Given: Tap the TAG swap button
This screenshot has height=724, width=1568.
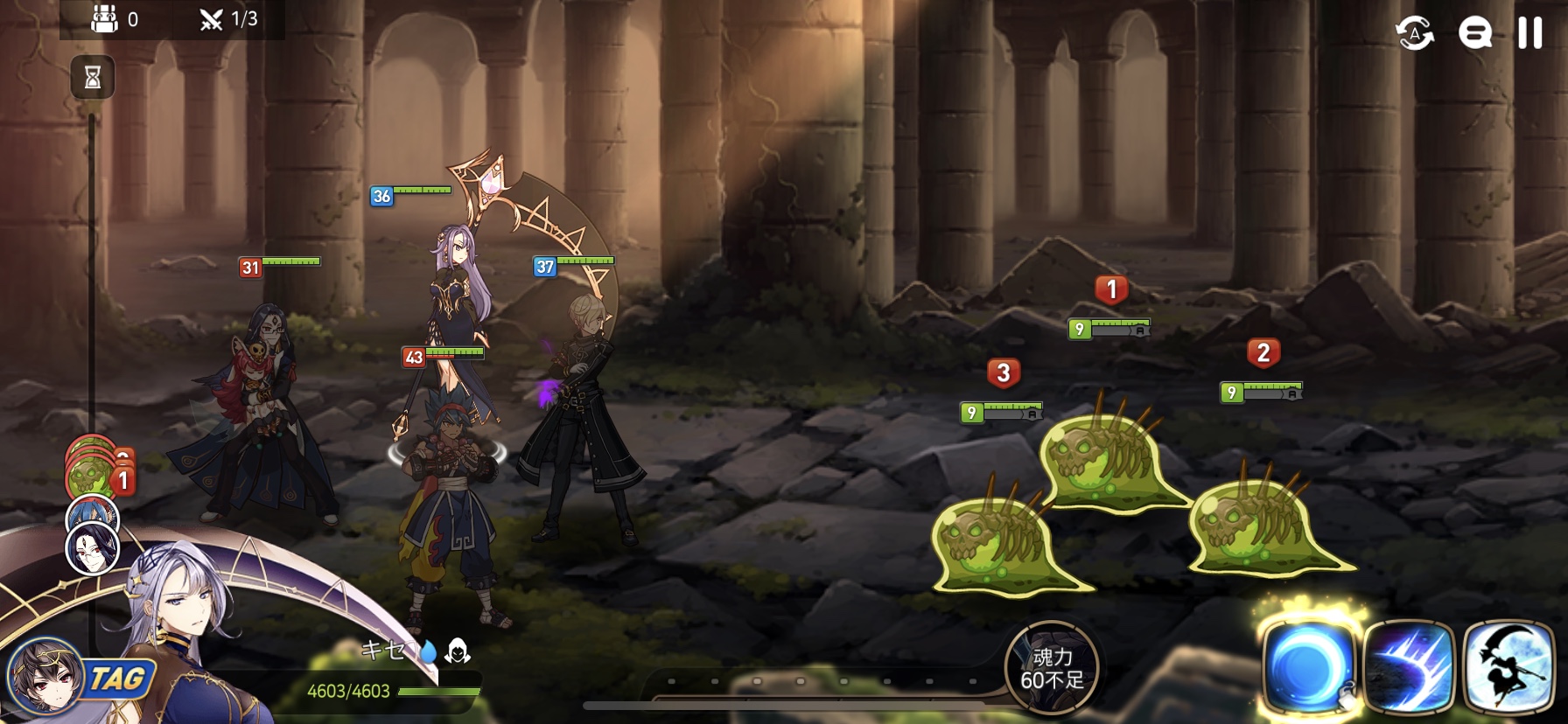Looking at the screenshot, I should 118,679.
